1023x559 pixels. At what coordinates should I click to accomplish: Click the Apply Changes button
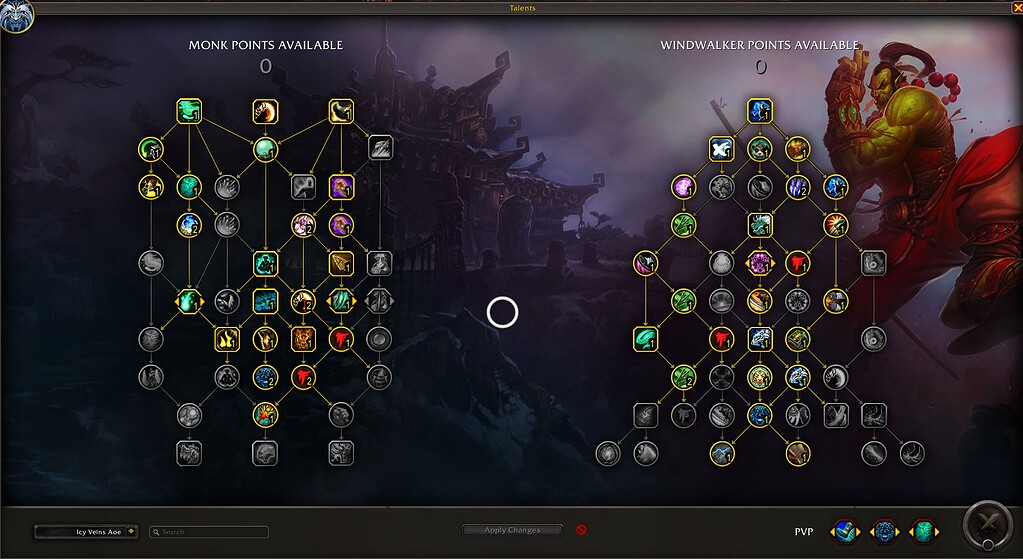pyautogui.click(x=512, y=530)
